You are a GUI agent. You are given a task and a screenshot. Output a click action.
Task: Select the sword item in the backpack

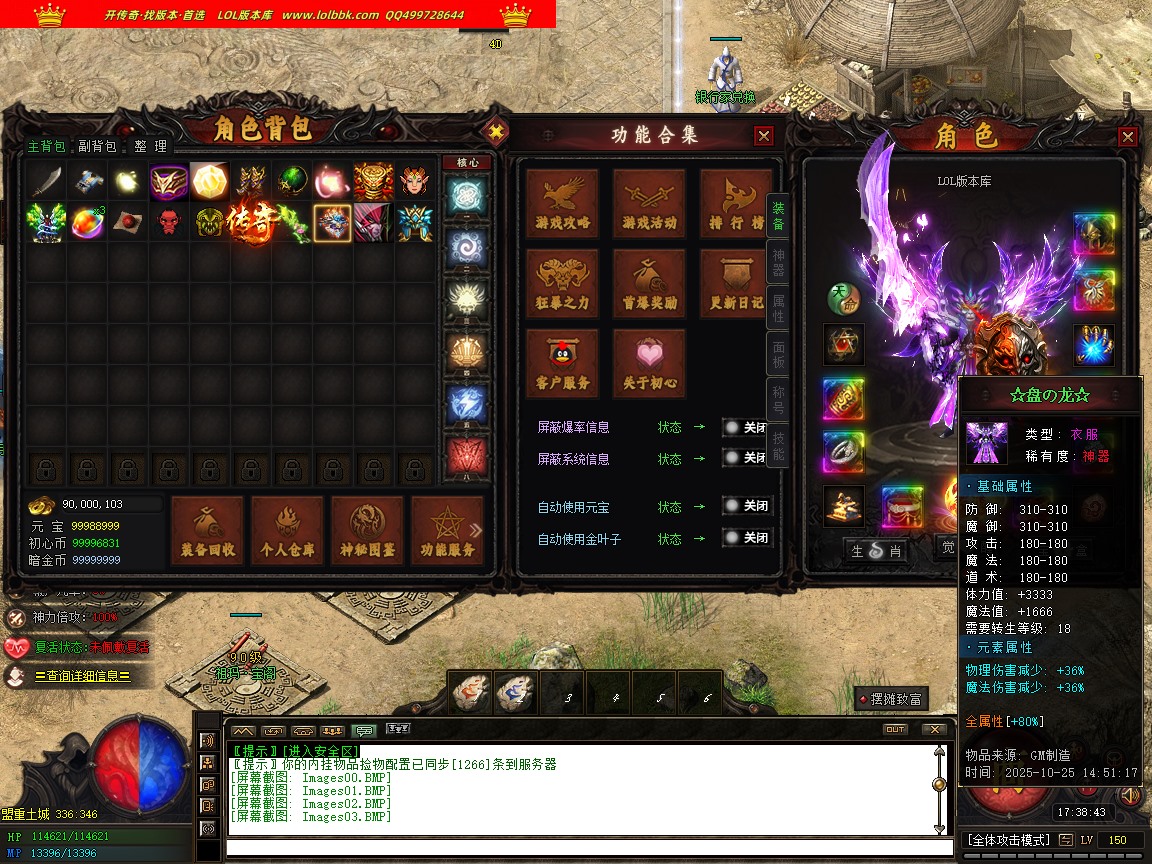45,181
